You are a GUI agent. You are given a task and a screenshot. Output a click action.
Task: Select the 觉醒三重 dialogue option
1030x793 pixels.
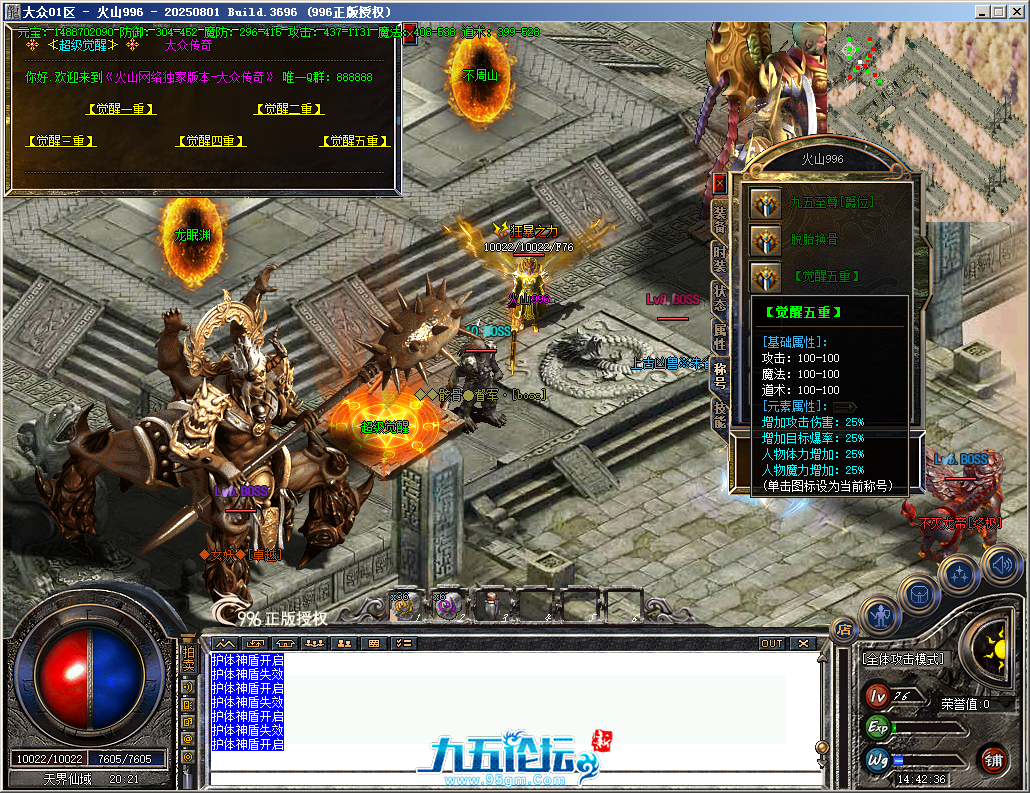tap(61, 142)
